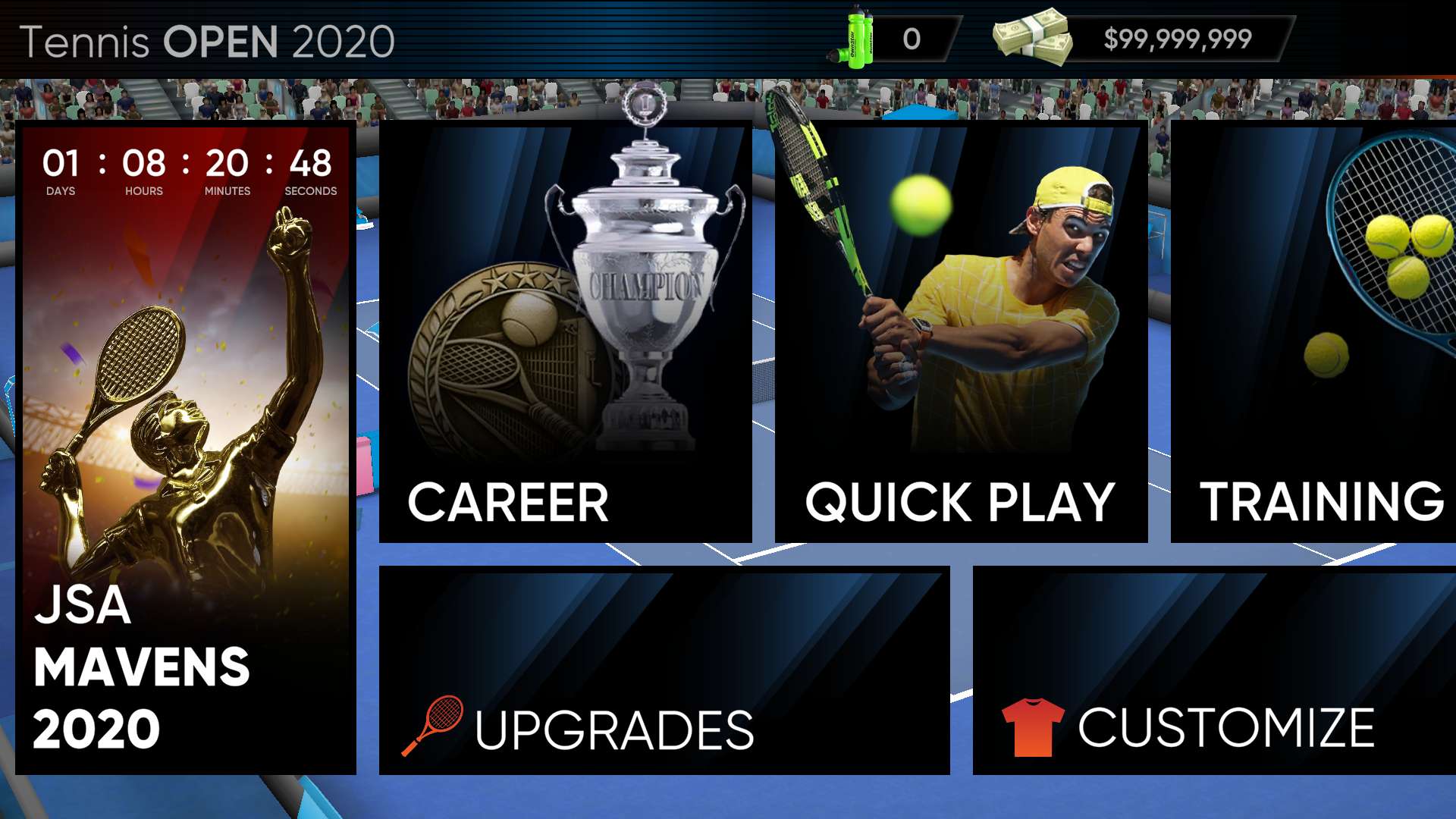Click the bottle counter showing 0
This screenshot has width=1456, height=819.
pyautogui.click(x=910, y=38)
